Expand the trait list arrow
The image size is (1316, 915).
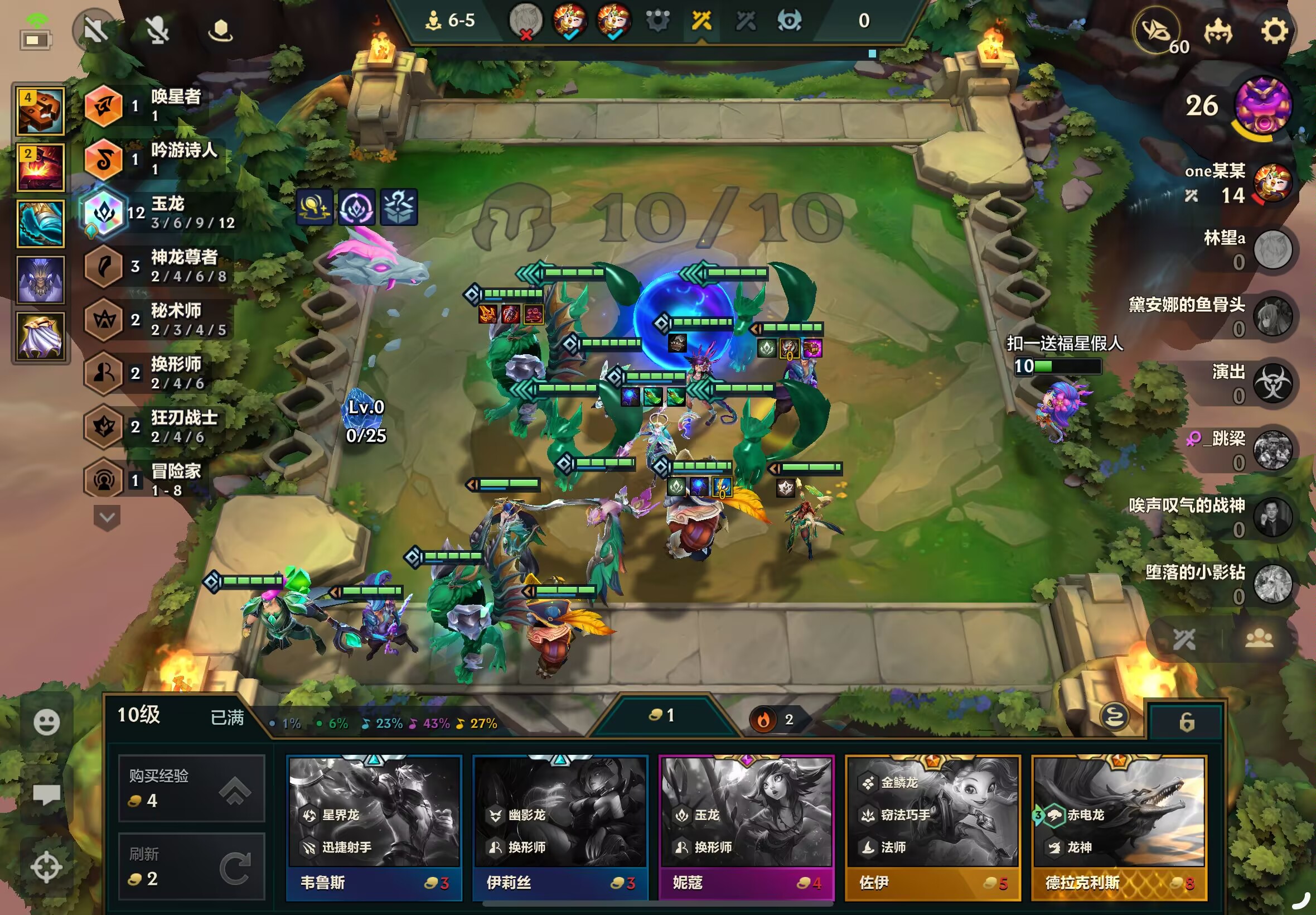[x=107, y=518]
